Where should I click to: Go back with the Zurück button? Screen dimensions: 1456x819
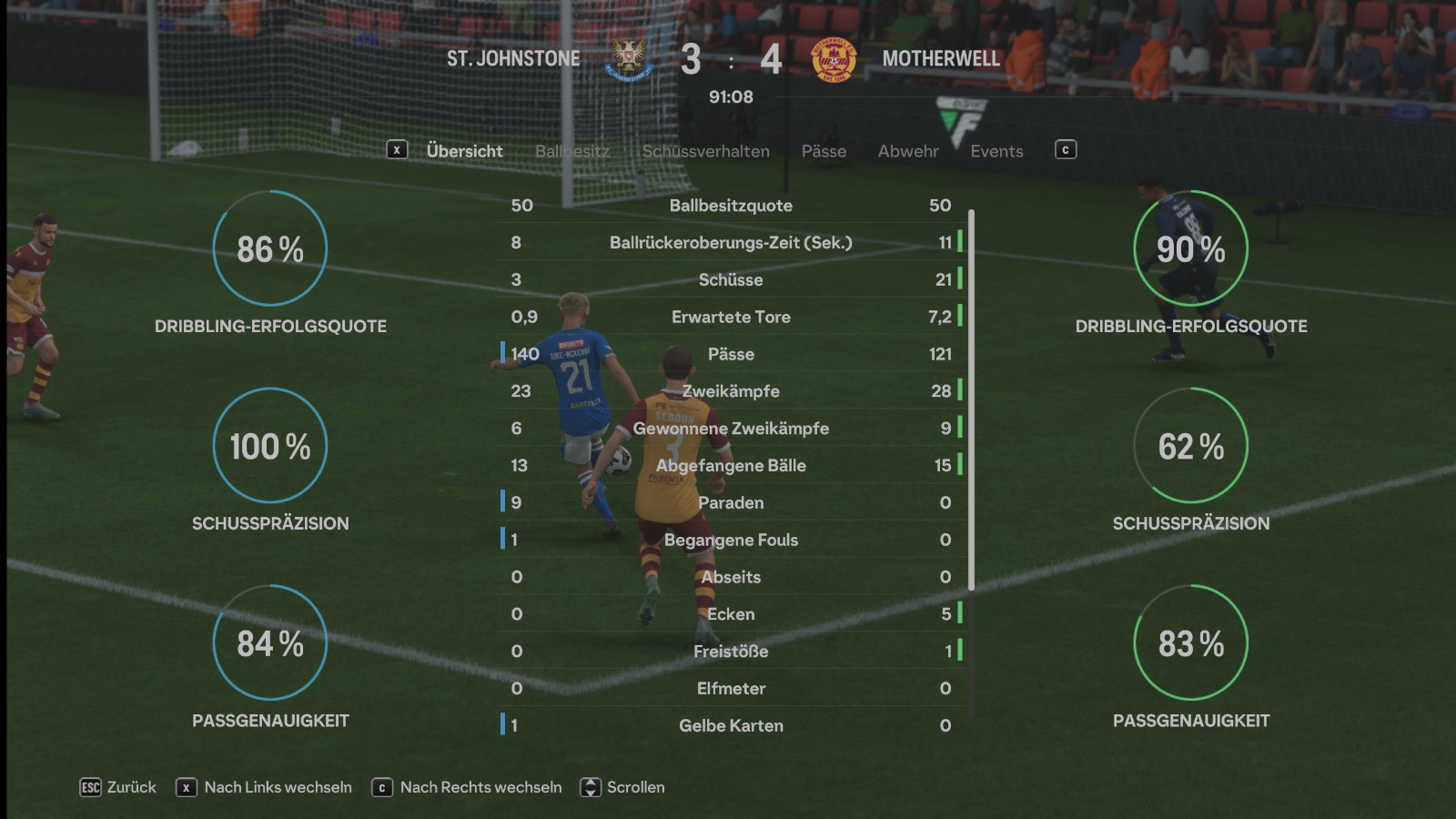118,787
